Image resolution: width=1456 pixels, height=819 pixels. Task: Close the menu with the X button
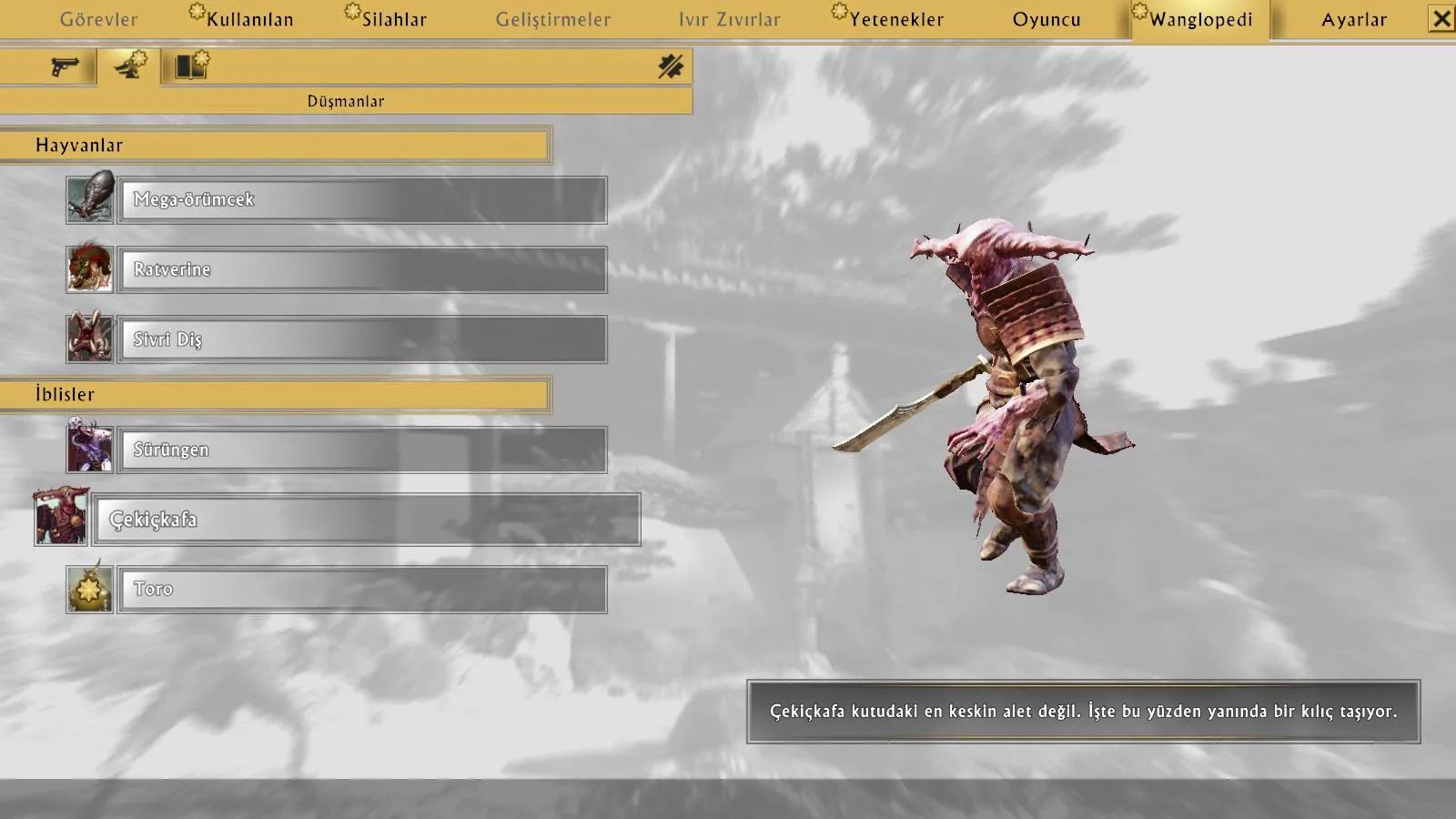click(x=1441, y=19)
